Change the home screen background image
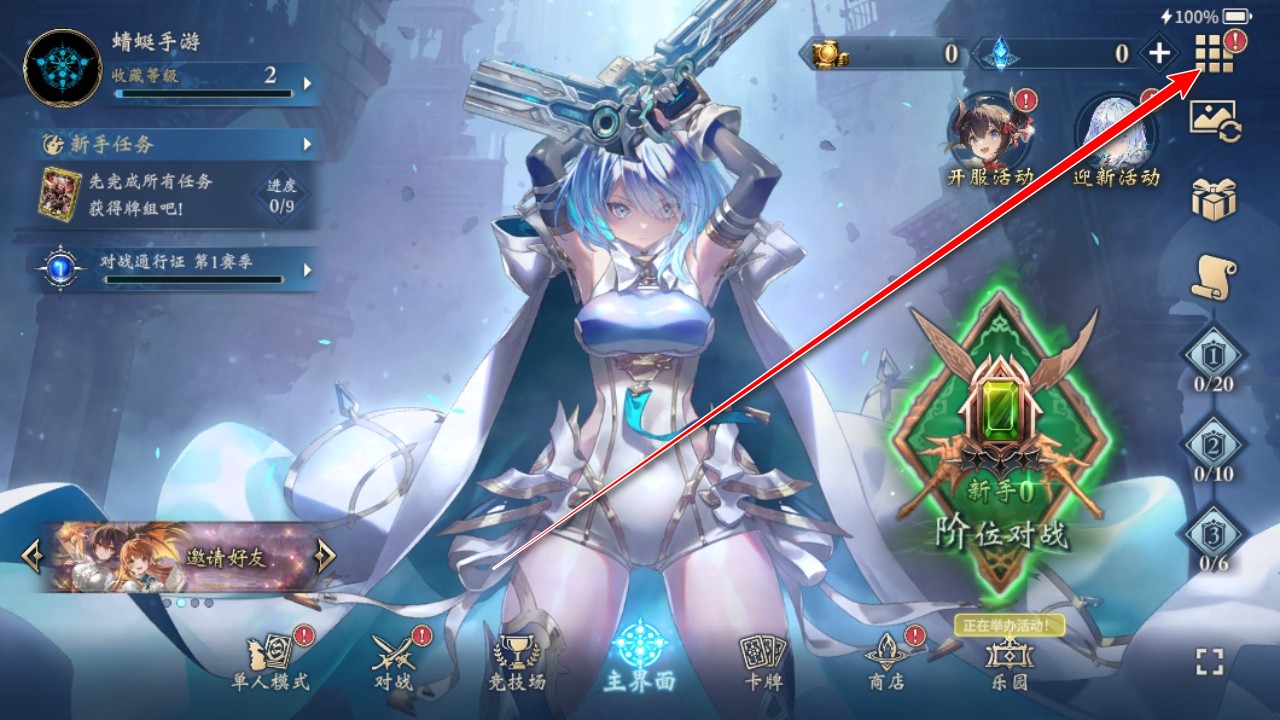The image size is (1280, 720). pos(1214,120)
